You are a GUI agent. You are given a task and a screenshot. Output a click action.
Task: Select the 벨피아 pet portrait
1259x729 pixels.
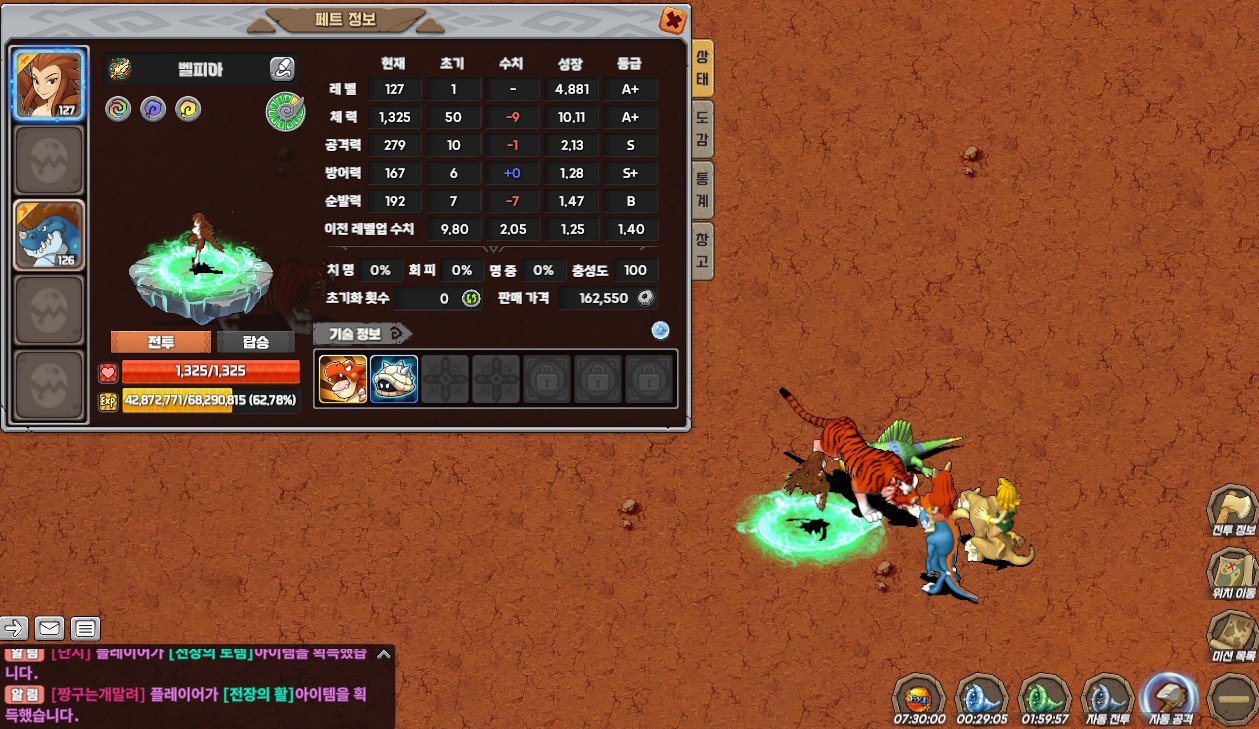pos(48,84)
